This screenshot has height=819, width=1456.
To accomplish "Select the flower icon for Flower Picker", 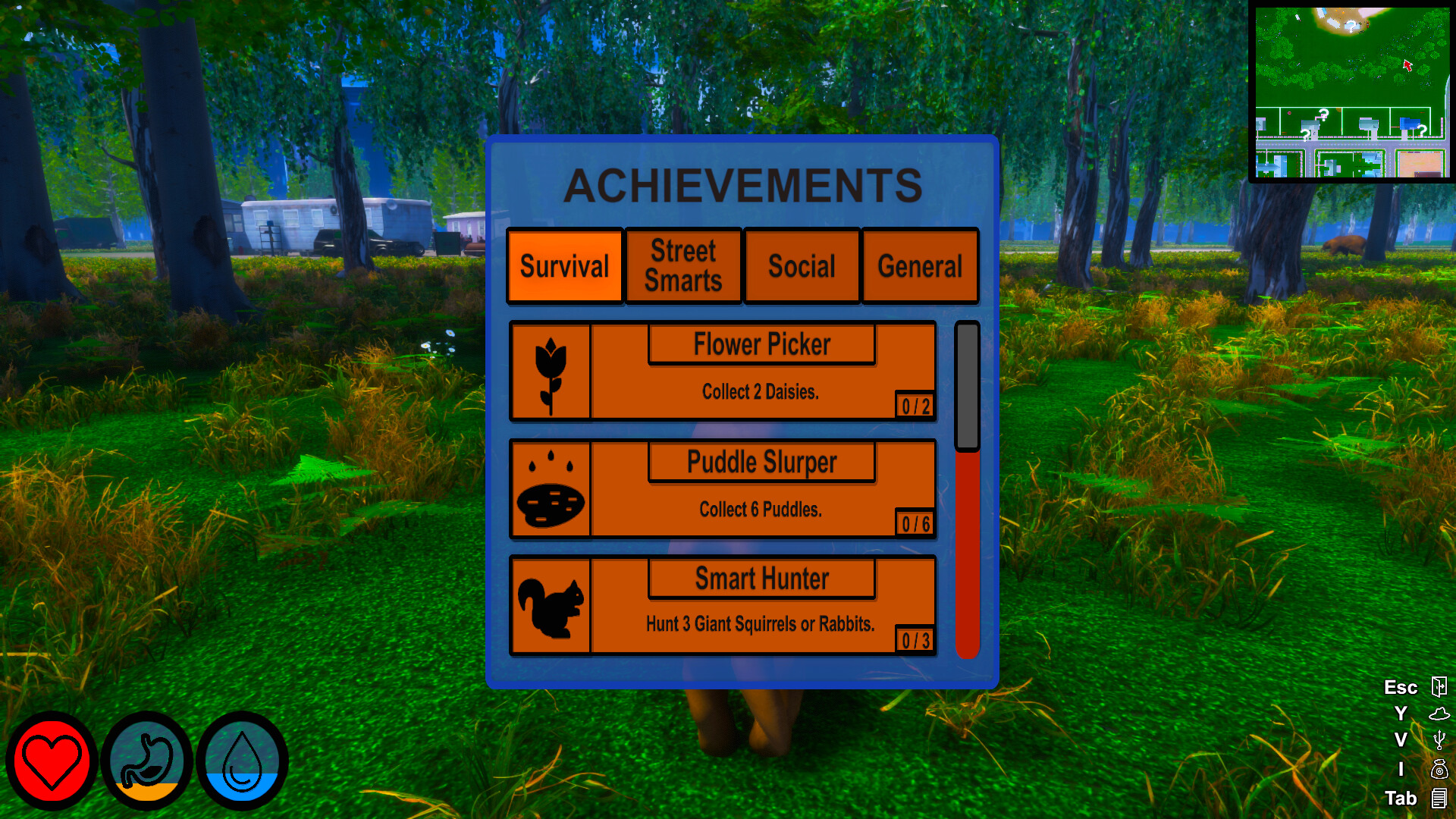I will [551, 372].
